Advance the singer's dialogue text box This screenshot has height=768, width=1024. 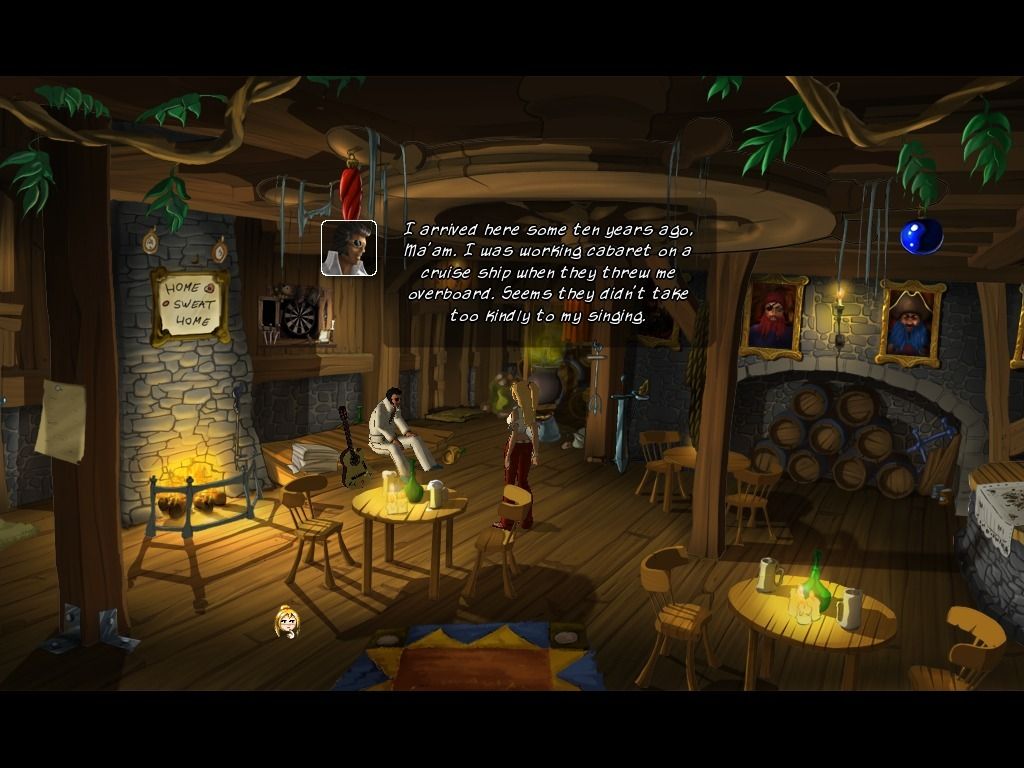pos(548,273)
